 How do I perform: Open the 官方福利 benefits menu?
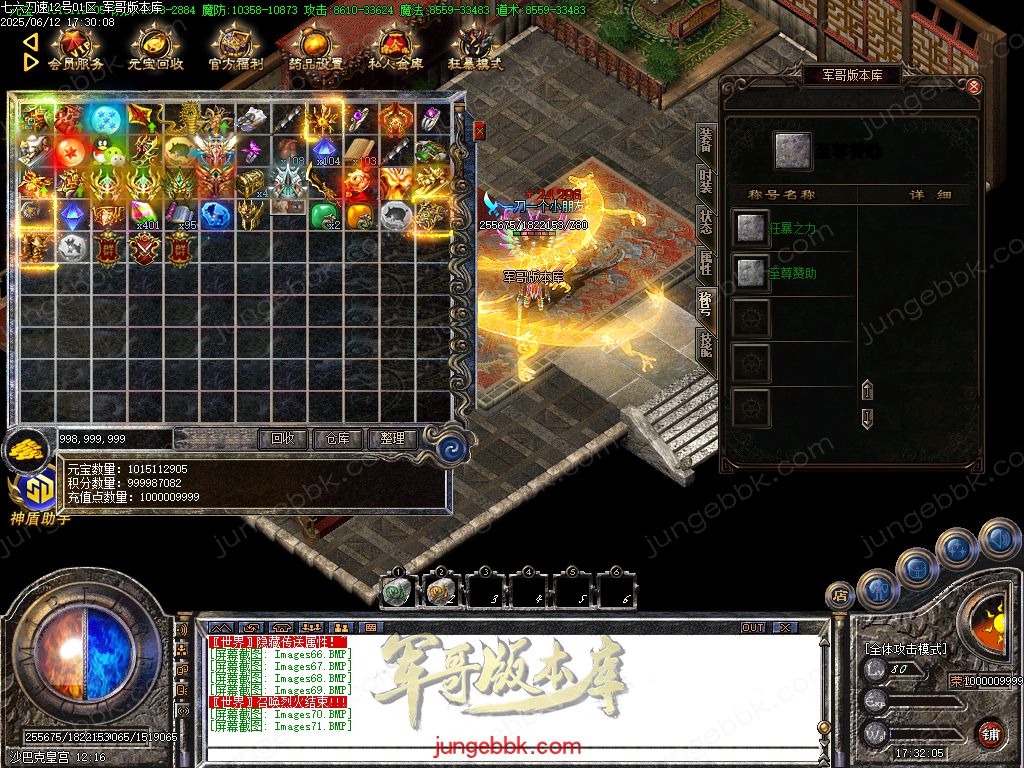point(236,49)
